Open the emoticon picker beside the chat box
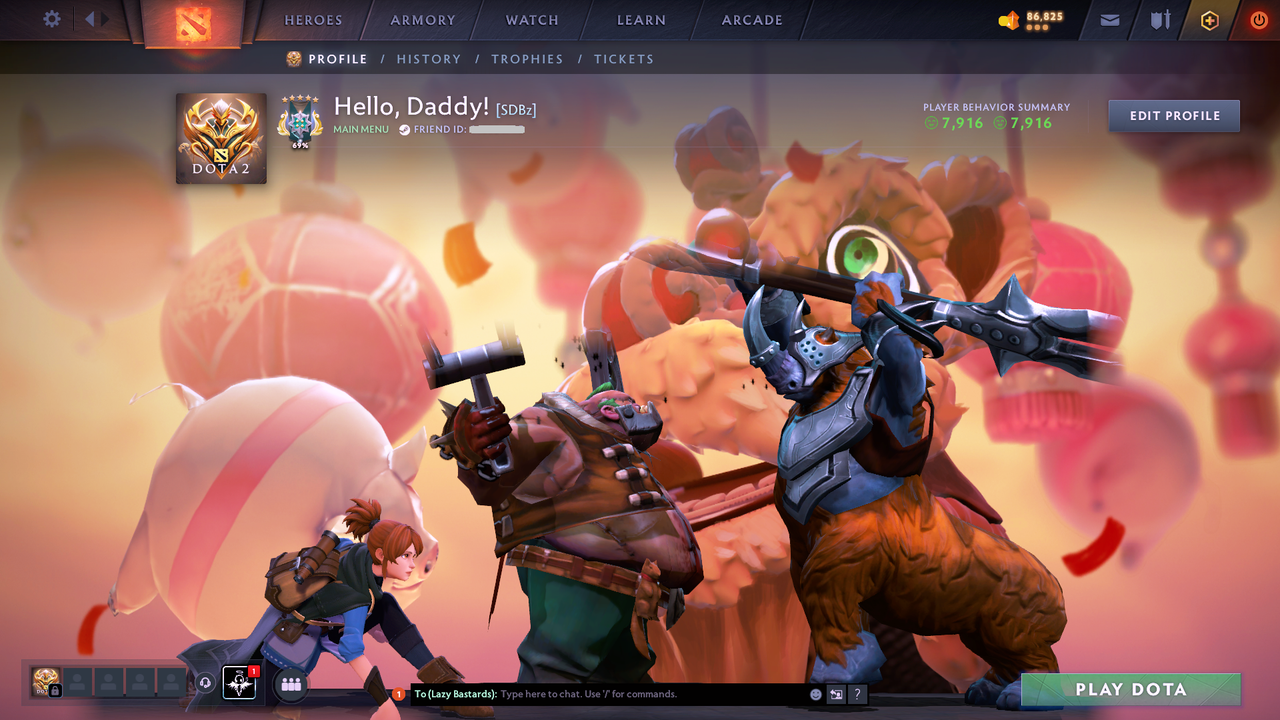The image size is (1280, 720). click(815, 693)
